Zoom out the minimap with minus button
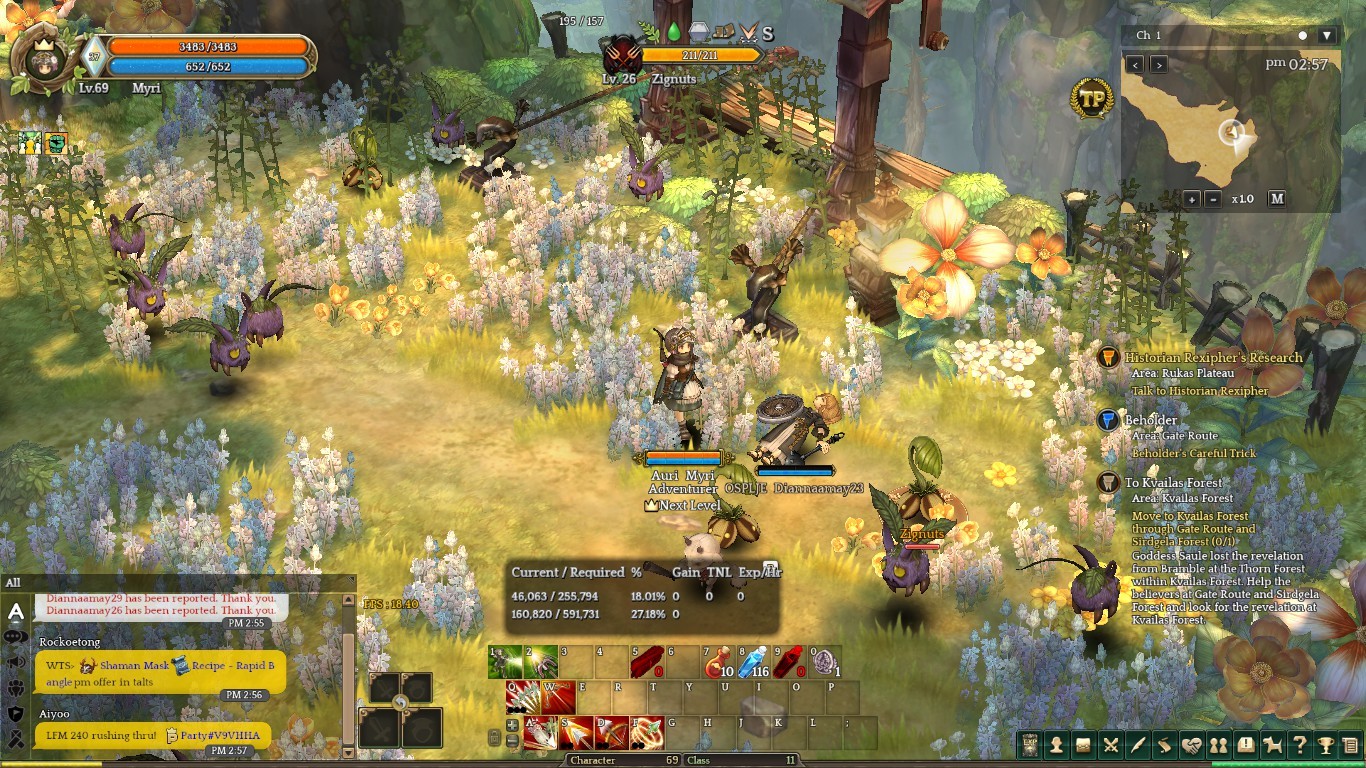The image size is (1366, 768). [x=1213, y=199]
